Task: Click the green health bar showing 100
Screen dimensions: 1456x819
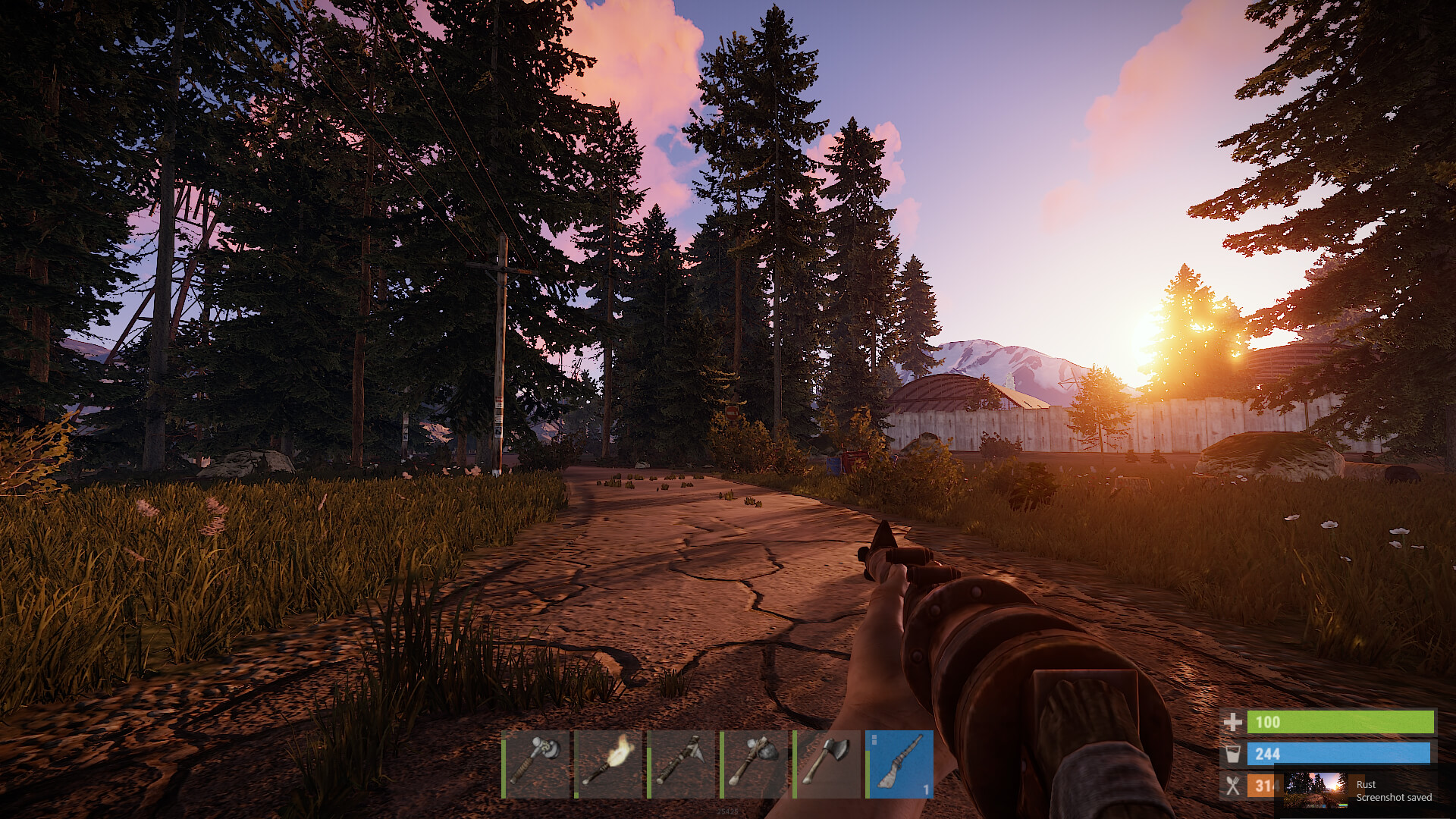Action: (x=1342, y=723)
